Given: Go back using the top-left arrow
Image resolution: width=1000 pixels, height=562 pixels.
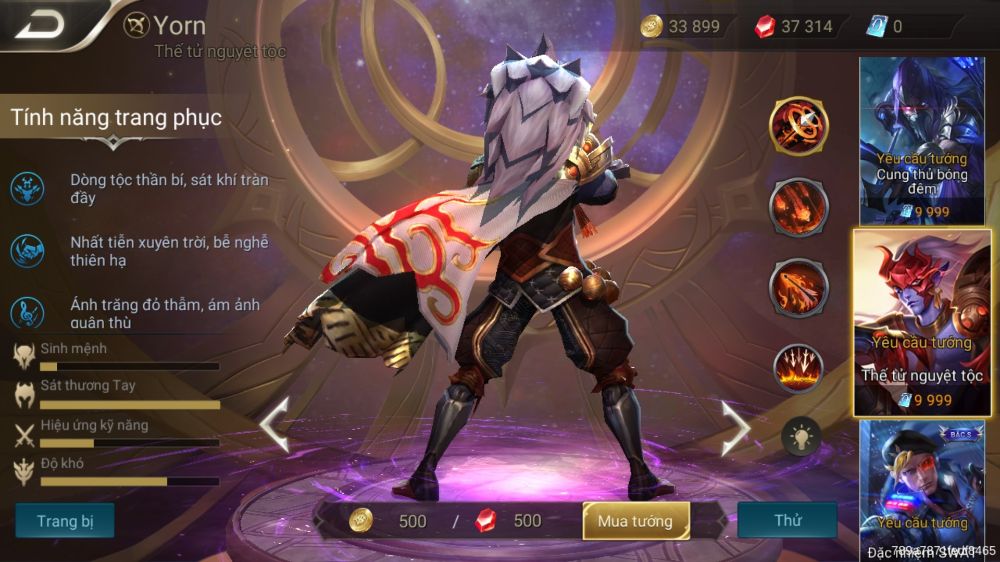Looking at the screenshot, I should tap(40, 25).
